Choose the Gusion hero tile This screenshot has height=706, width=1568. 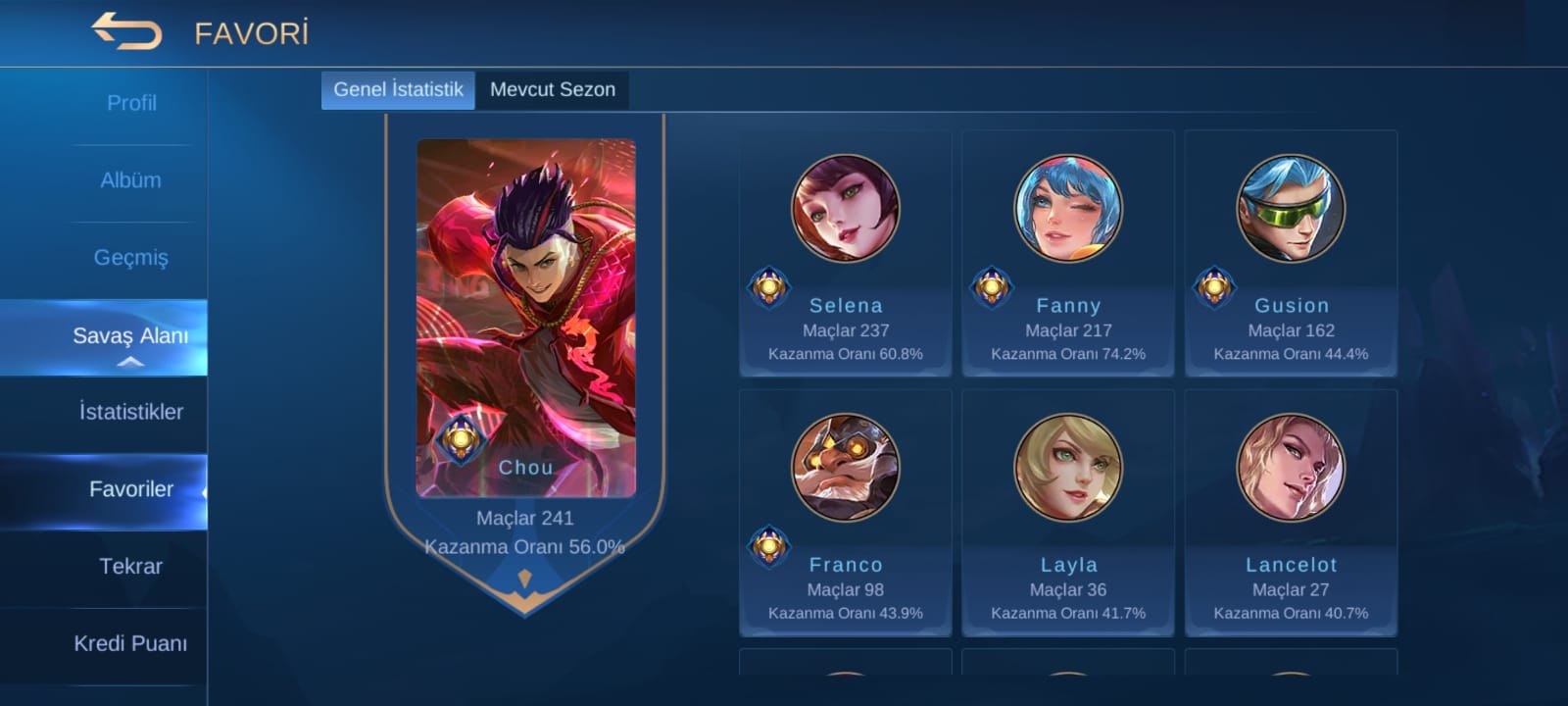(1291, 255)
